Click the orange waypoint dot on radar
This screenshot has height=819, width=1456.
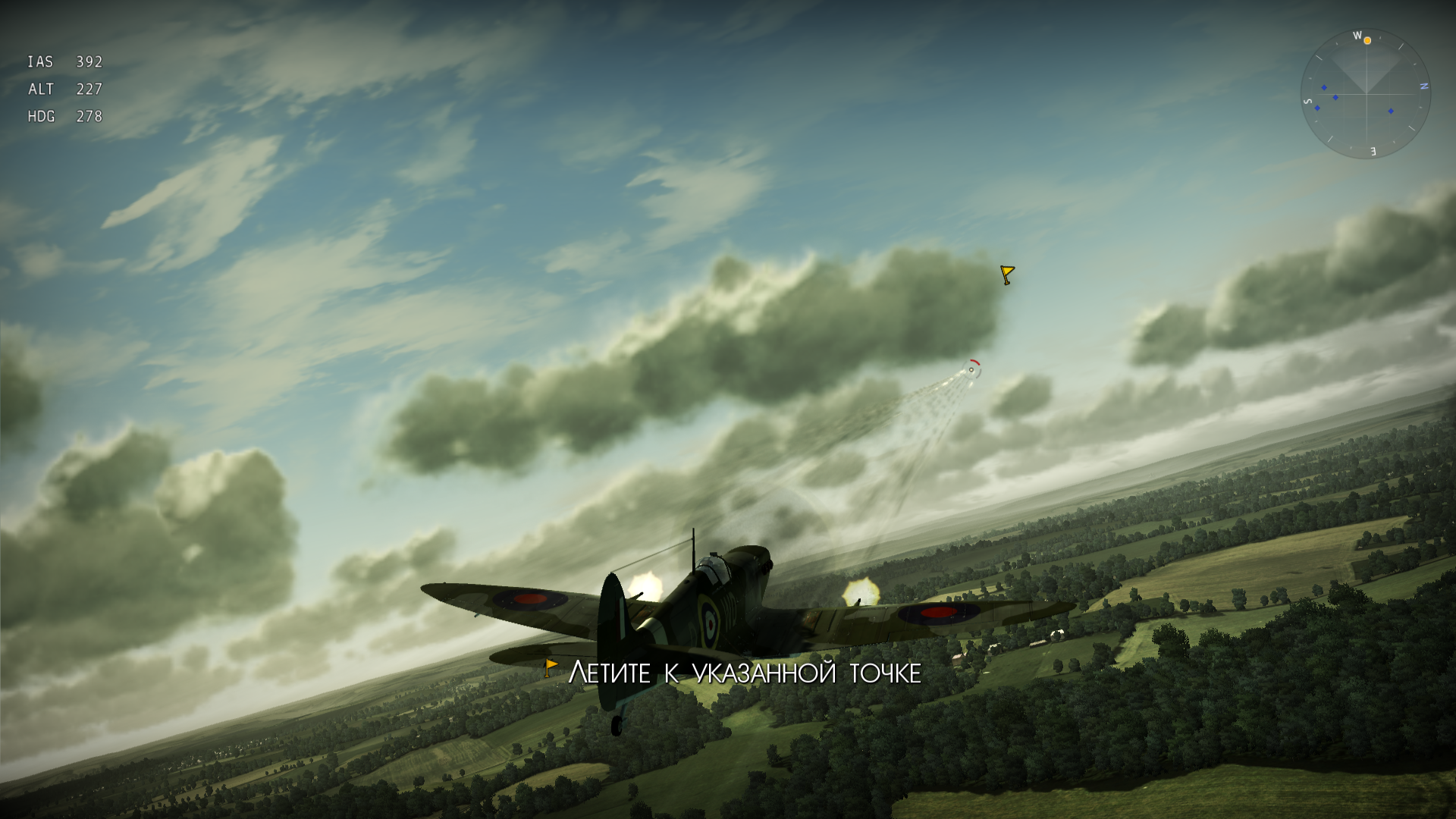(x=1367, y=41)
